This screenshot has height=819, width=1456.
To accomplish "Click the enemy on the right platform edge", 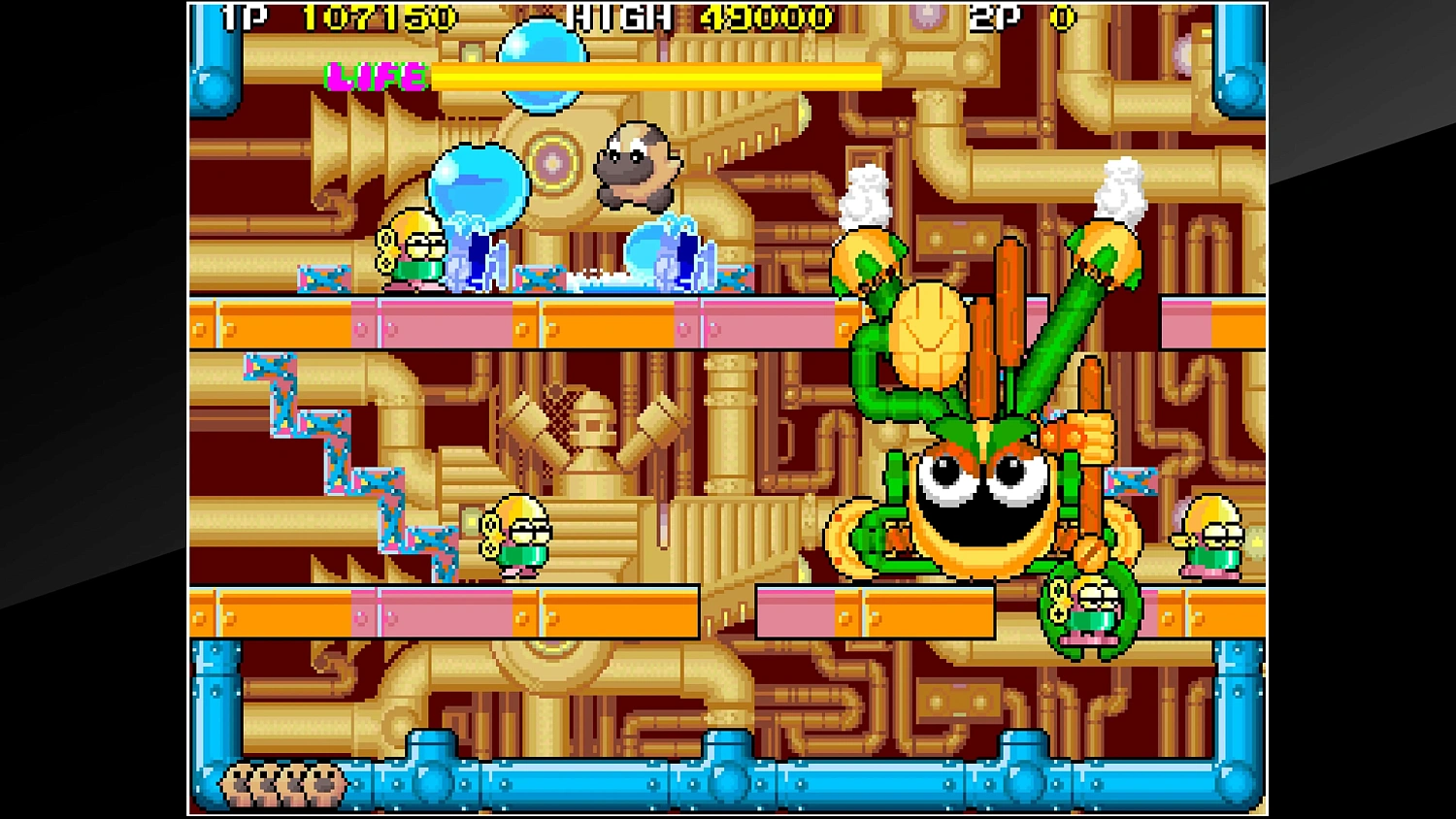I will [1208, 534].
